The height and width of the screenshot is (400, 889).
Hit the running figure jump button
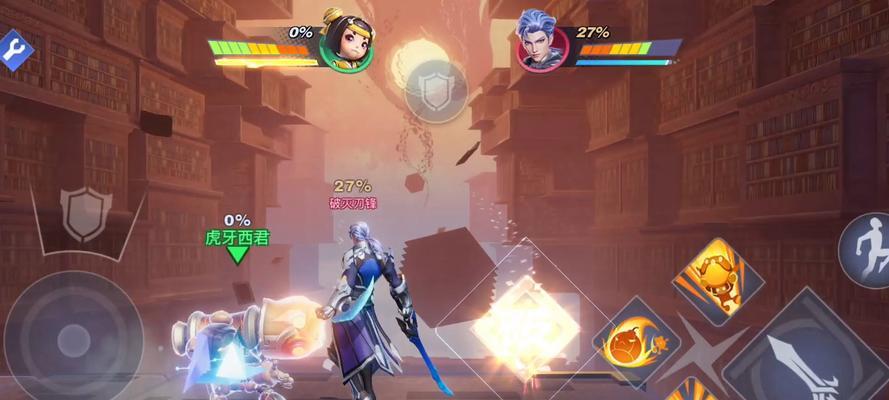coord(864,250)
